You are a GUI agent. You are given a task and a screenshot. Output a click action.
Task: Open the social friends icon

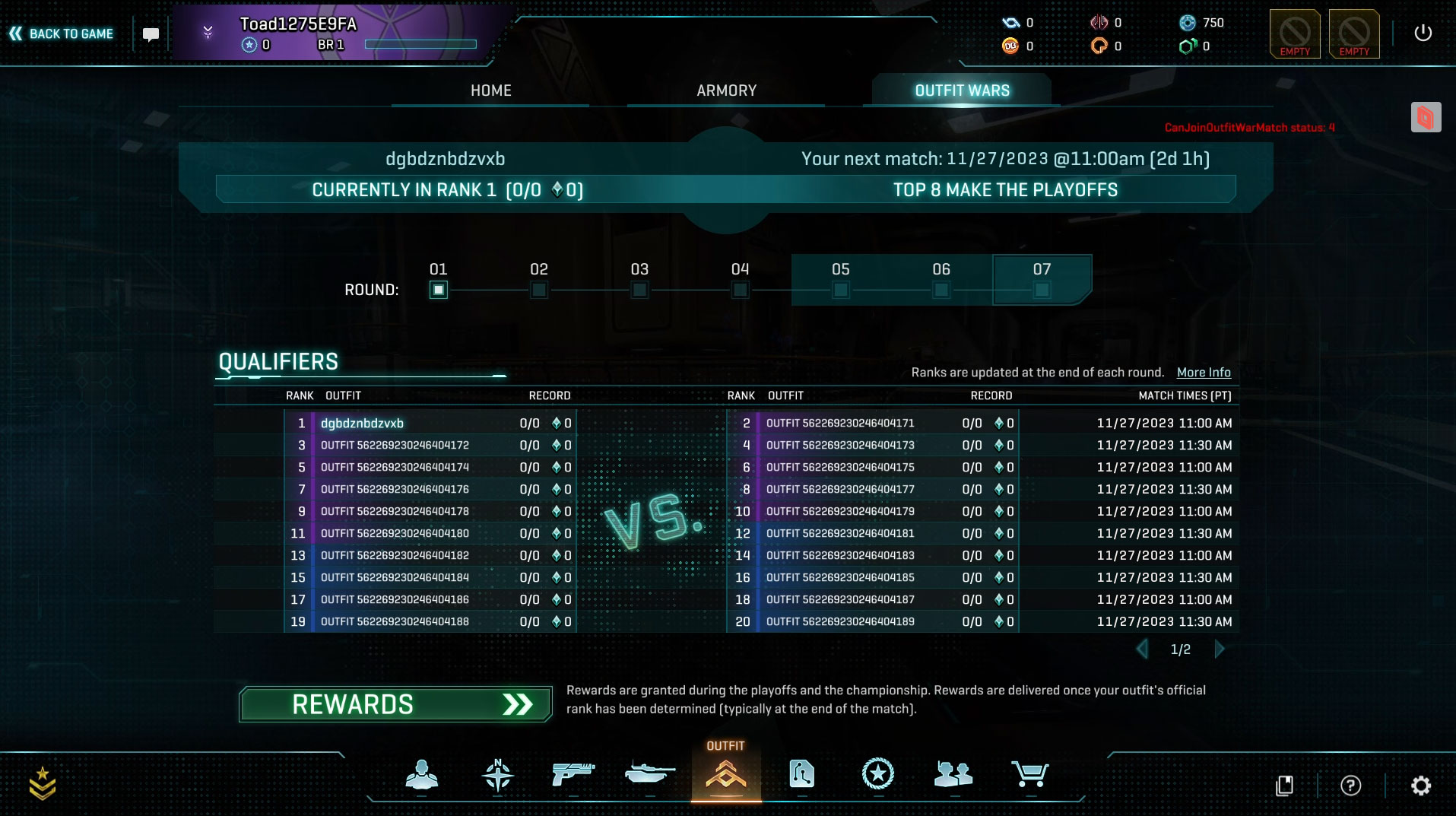953,774
